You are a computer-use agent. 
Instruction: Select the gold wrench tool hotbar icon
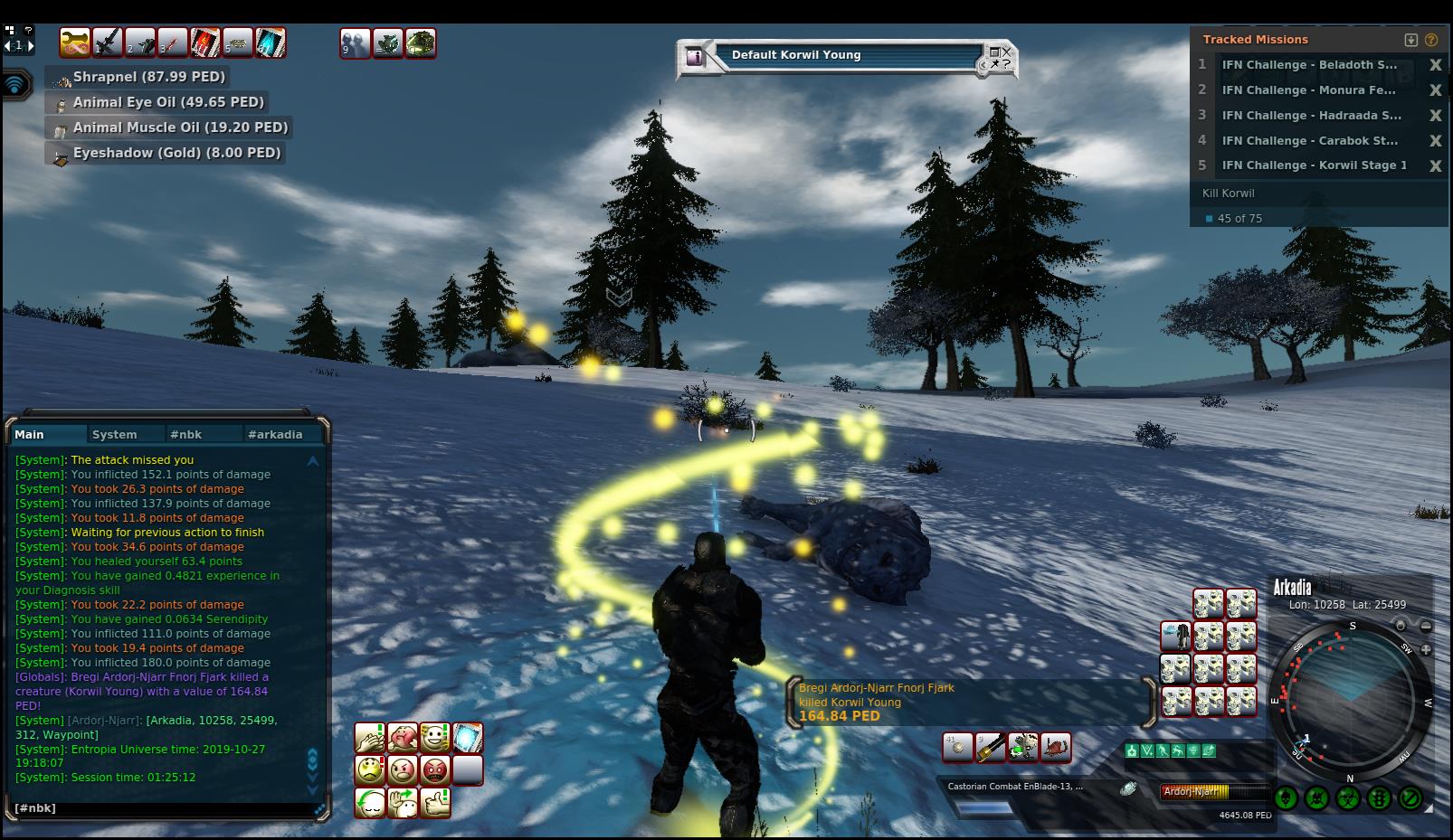75,42
